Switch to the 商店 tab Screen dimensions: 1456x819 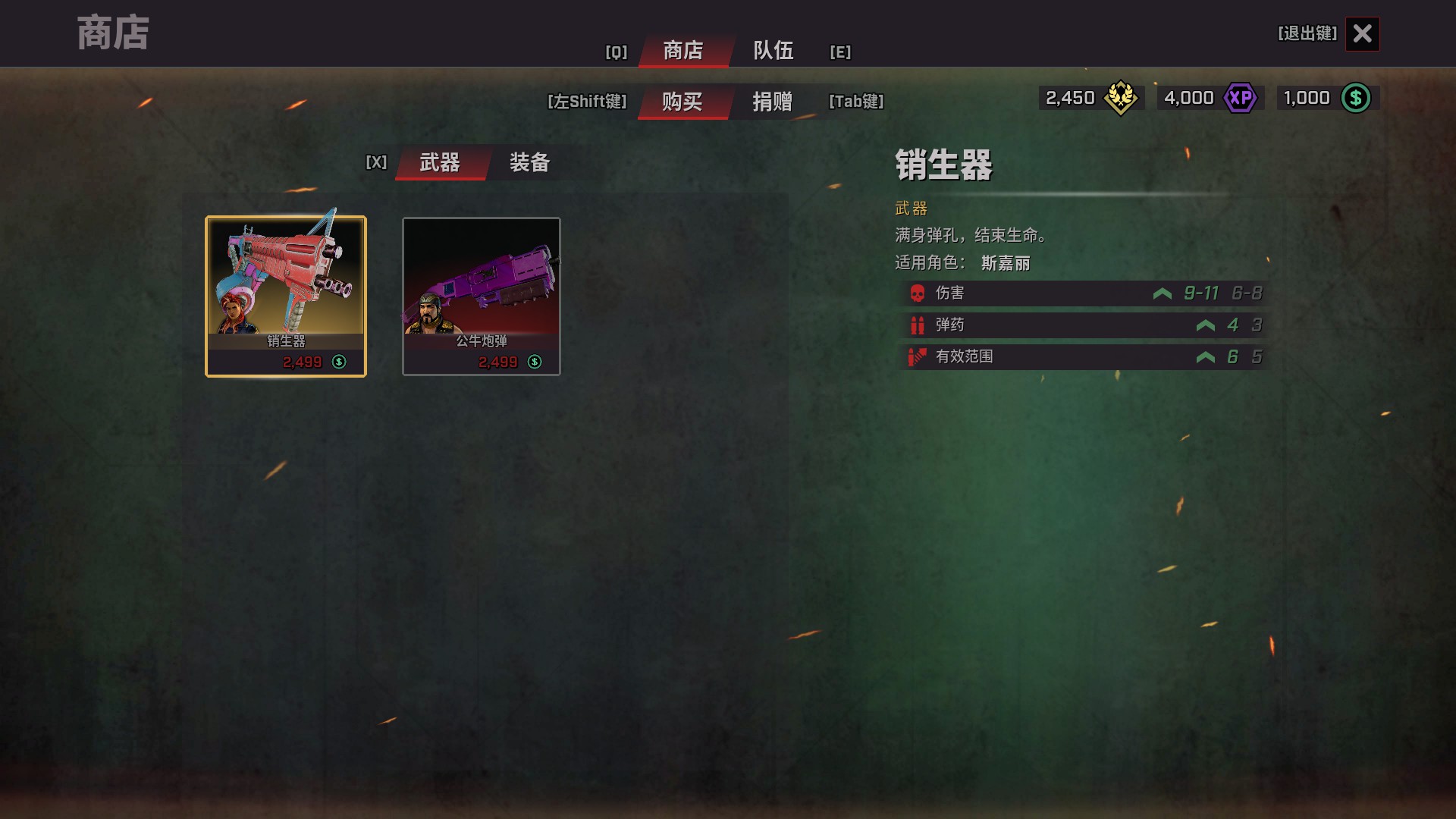click(x=683, y=52)
